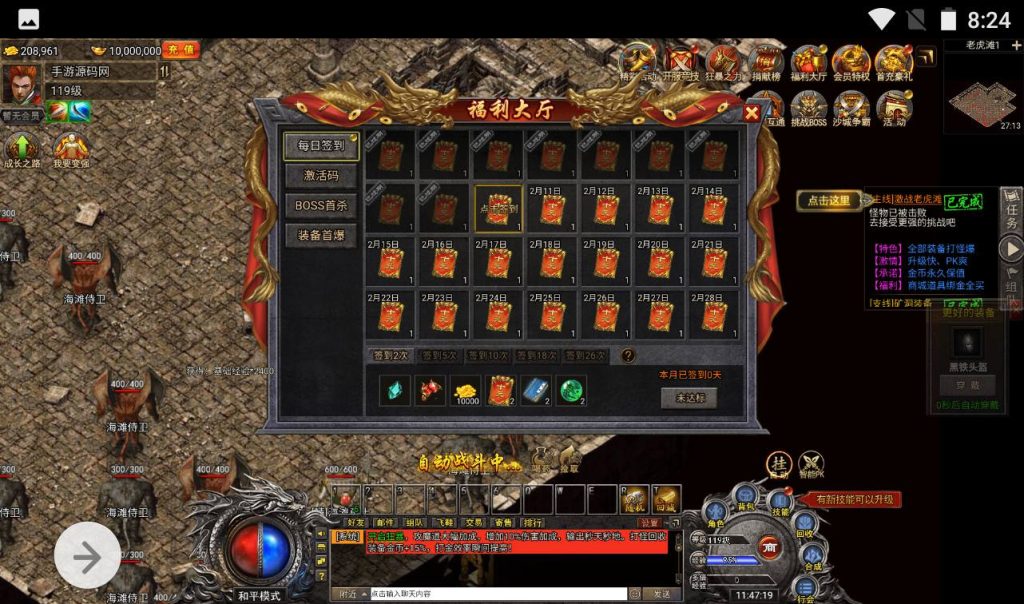1024x604 pixels.
Task: Click the 未达标 reward claim button
Action: 688,397
